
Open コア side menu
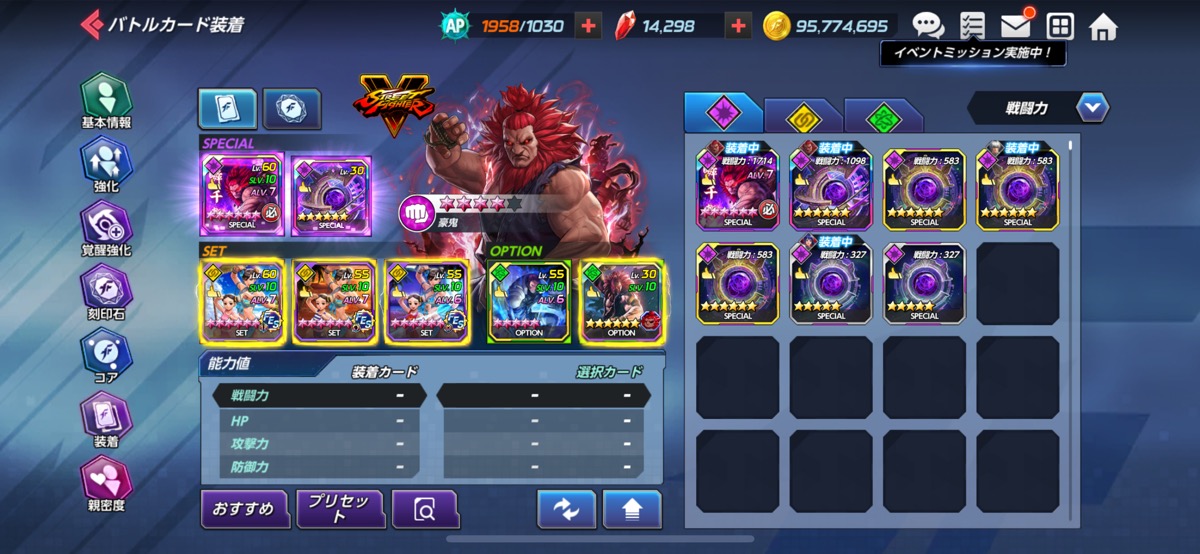click(x=106, y=356)
